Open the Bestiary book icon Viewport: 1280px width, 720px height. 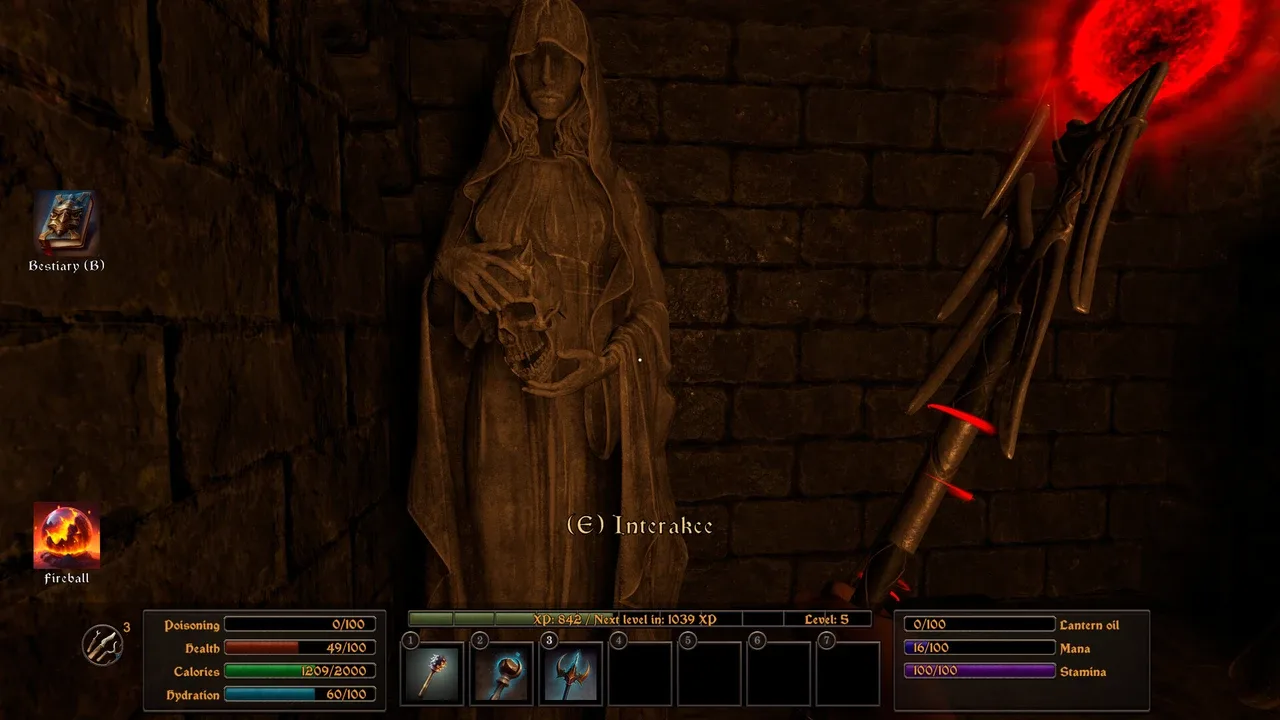click(67, 222)
